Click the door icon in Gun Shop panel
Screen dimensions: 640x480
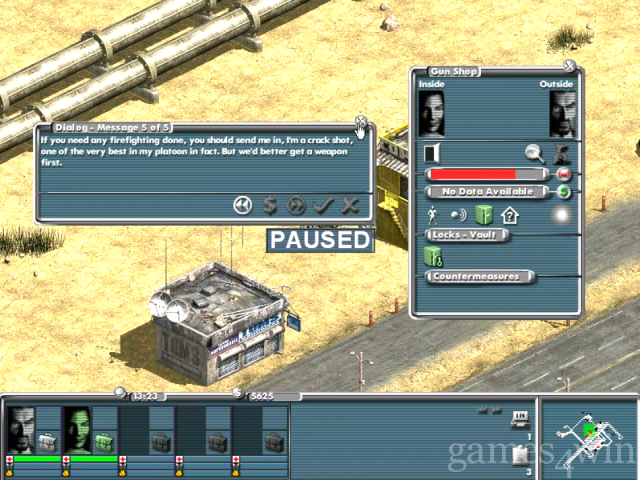click(x=432, y=154)
